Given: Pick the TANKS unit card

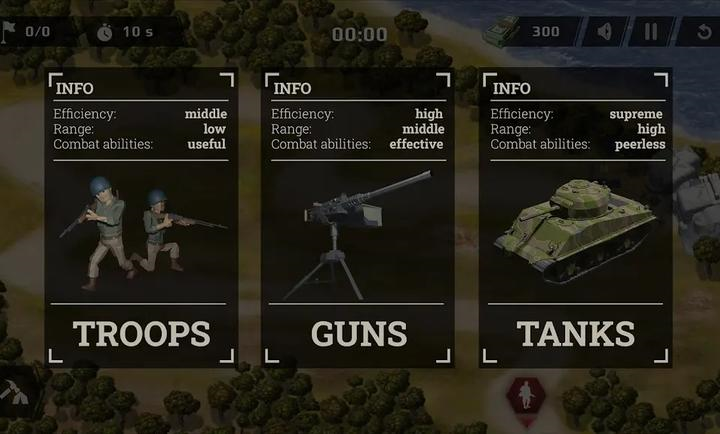Looking at the screenshot, I should pyautogui.click(x=575, y=218).
